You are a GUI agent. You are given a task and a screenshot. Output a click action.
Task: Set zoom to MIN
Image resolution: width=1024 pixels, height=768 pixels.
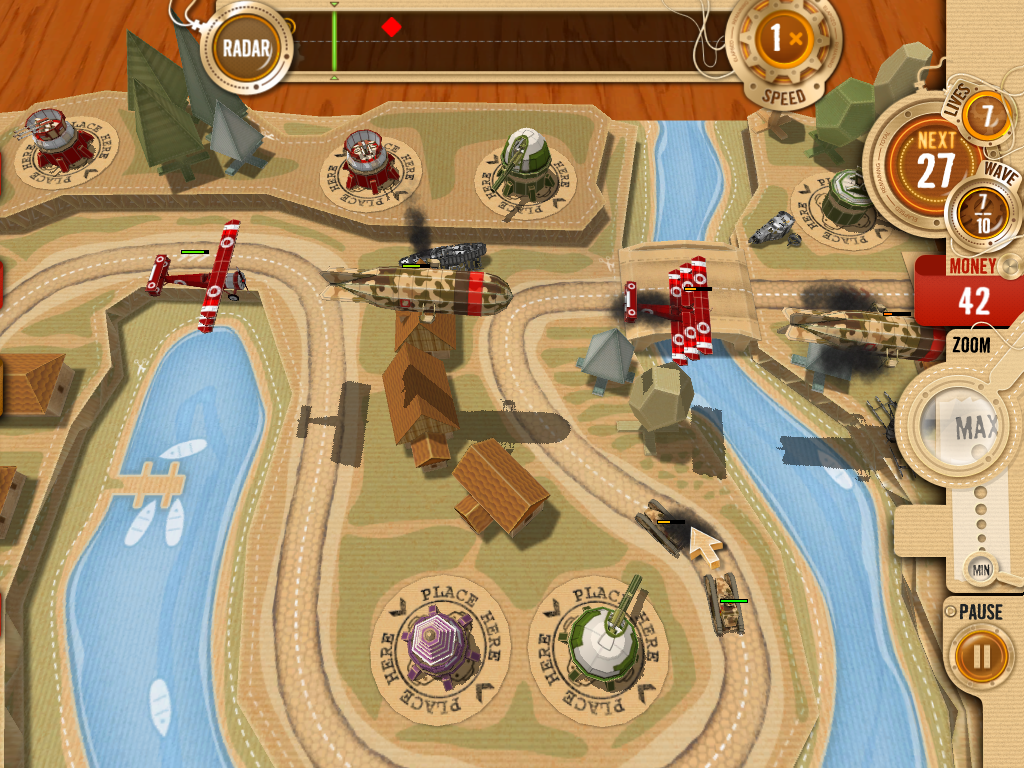click(x=980, y=571)
